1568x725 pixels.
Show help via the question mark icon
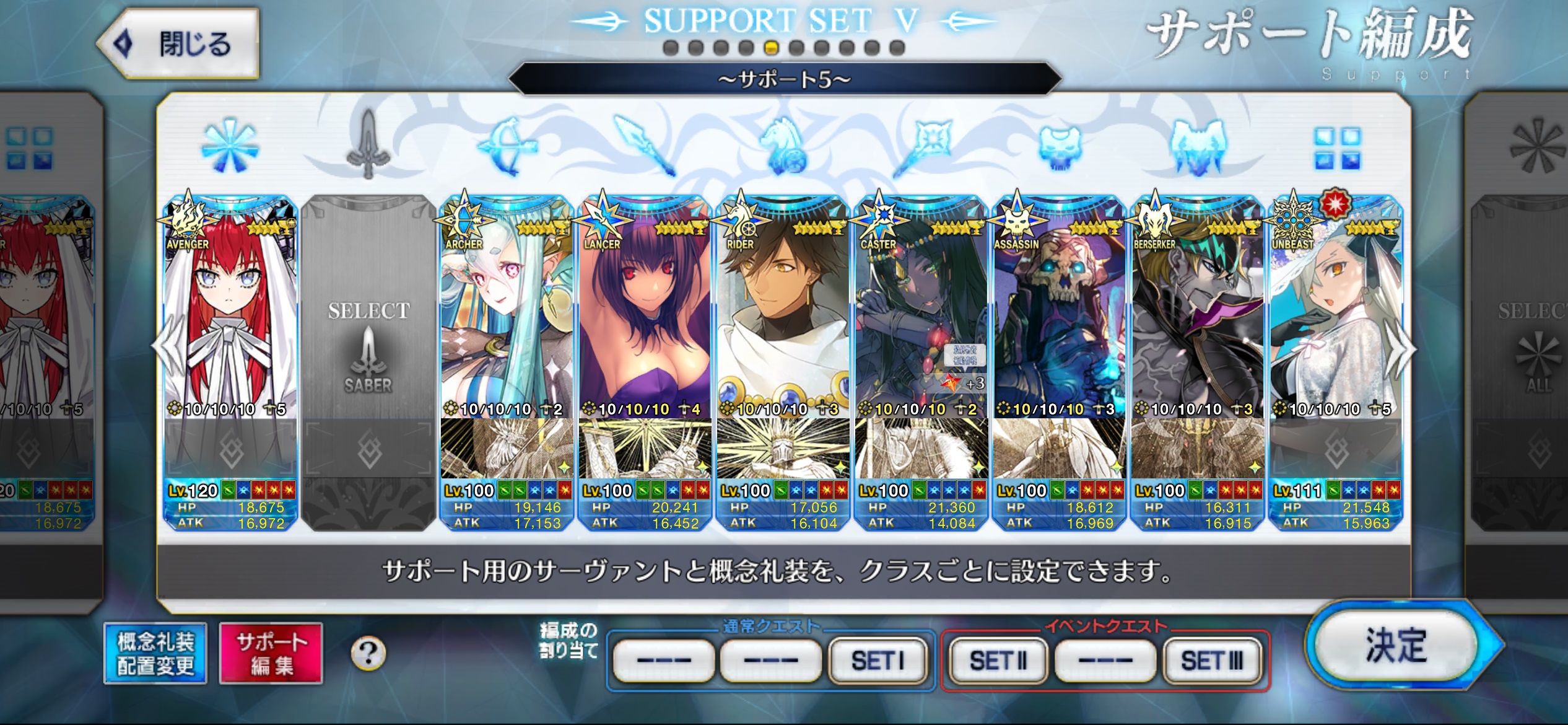pos(368,653)
